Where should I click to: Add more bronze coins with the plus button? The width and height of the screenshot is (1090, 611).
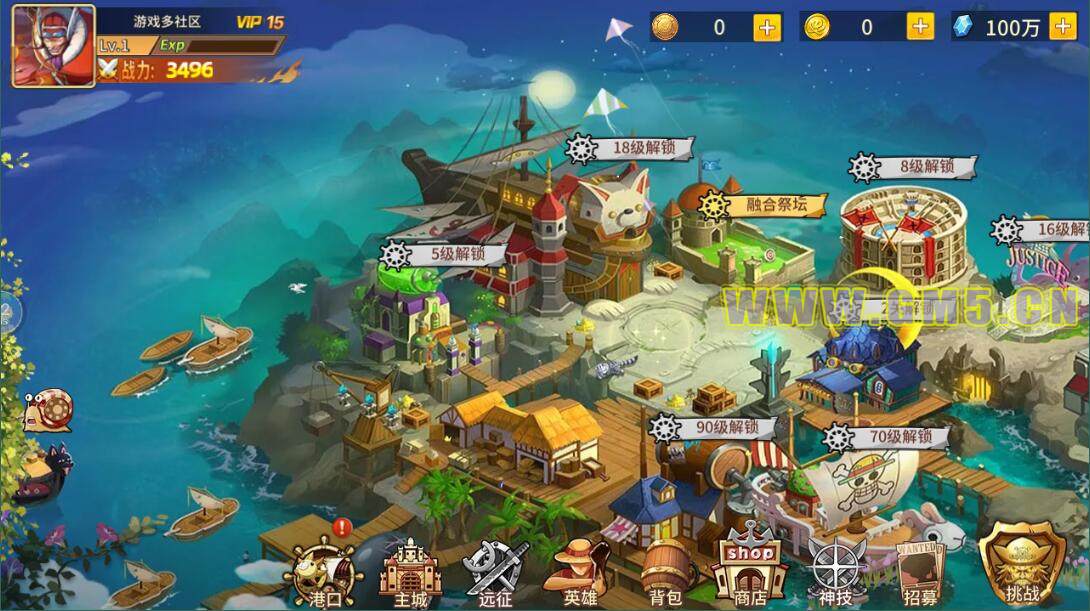(768, 27)
